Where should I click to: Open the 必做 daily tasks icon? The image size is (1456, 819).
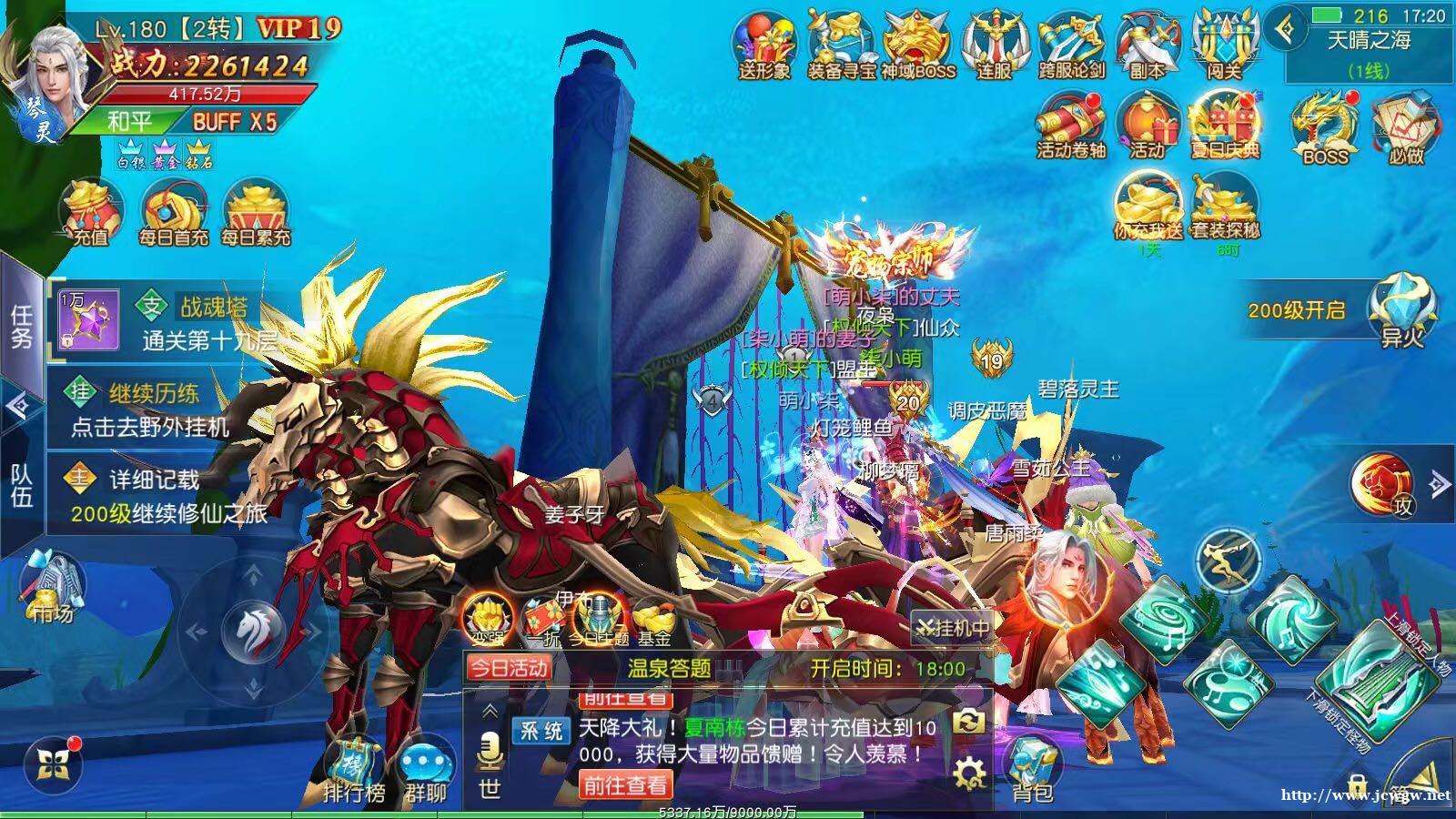pos(1405,127)
